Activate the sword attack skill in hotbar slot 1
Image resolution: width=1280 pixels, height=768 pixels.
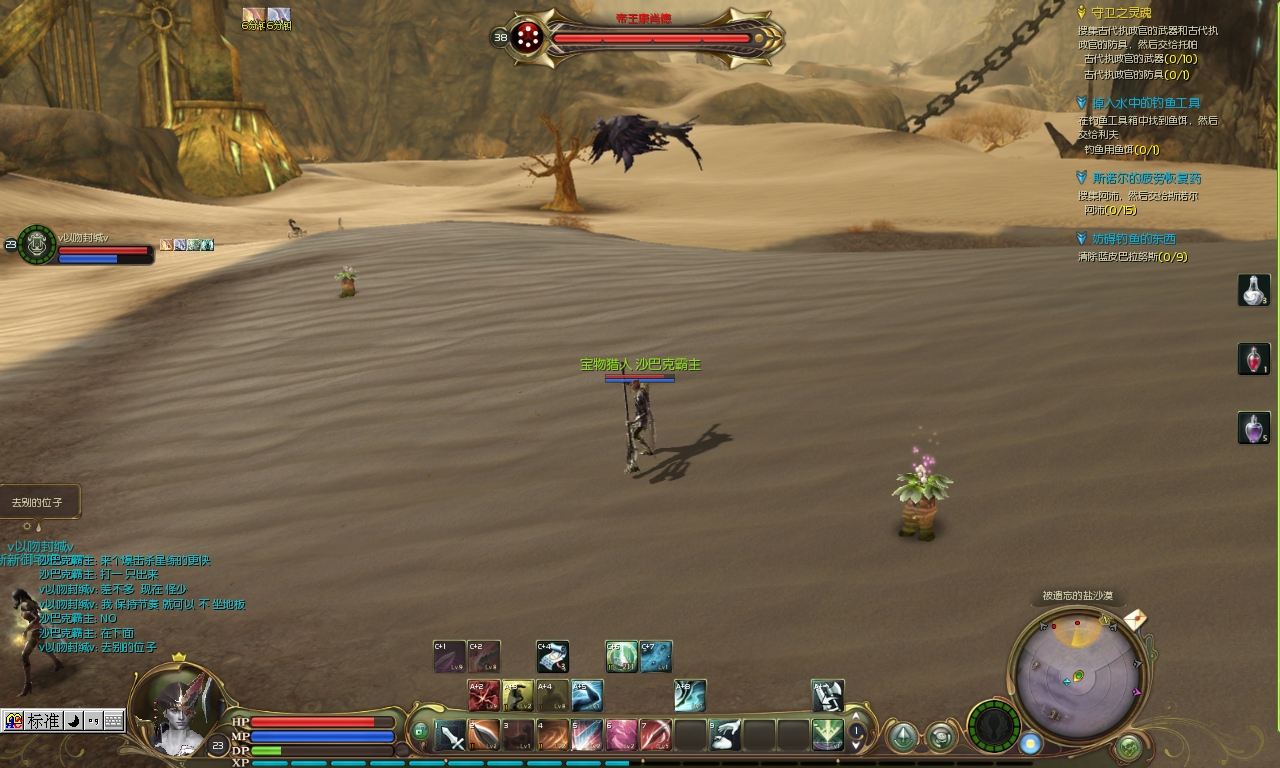451,736
